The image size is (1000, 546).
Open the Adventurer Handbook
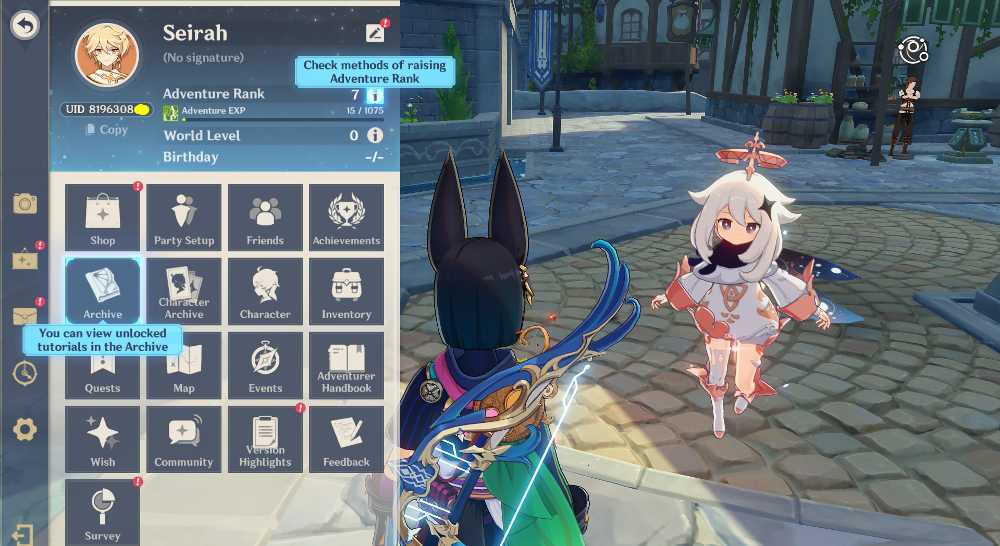coord(346,365)
